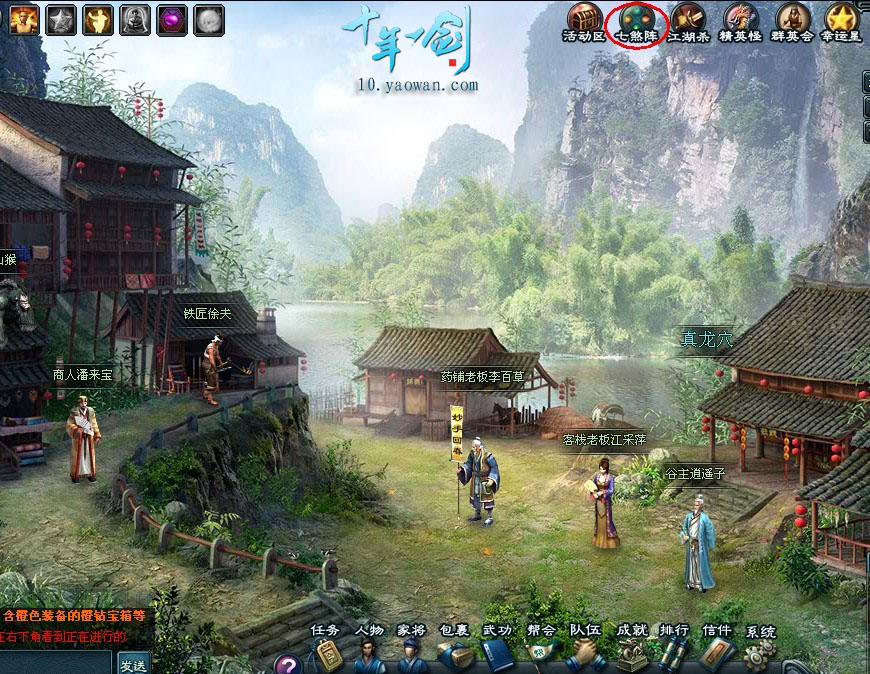
Task: Open the 家将 retainers menu
Action: (x=411, y=654)
